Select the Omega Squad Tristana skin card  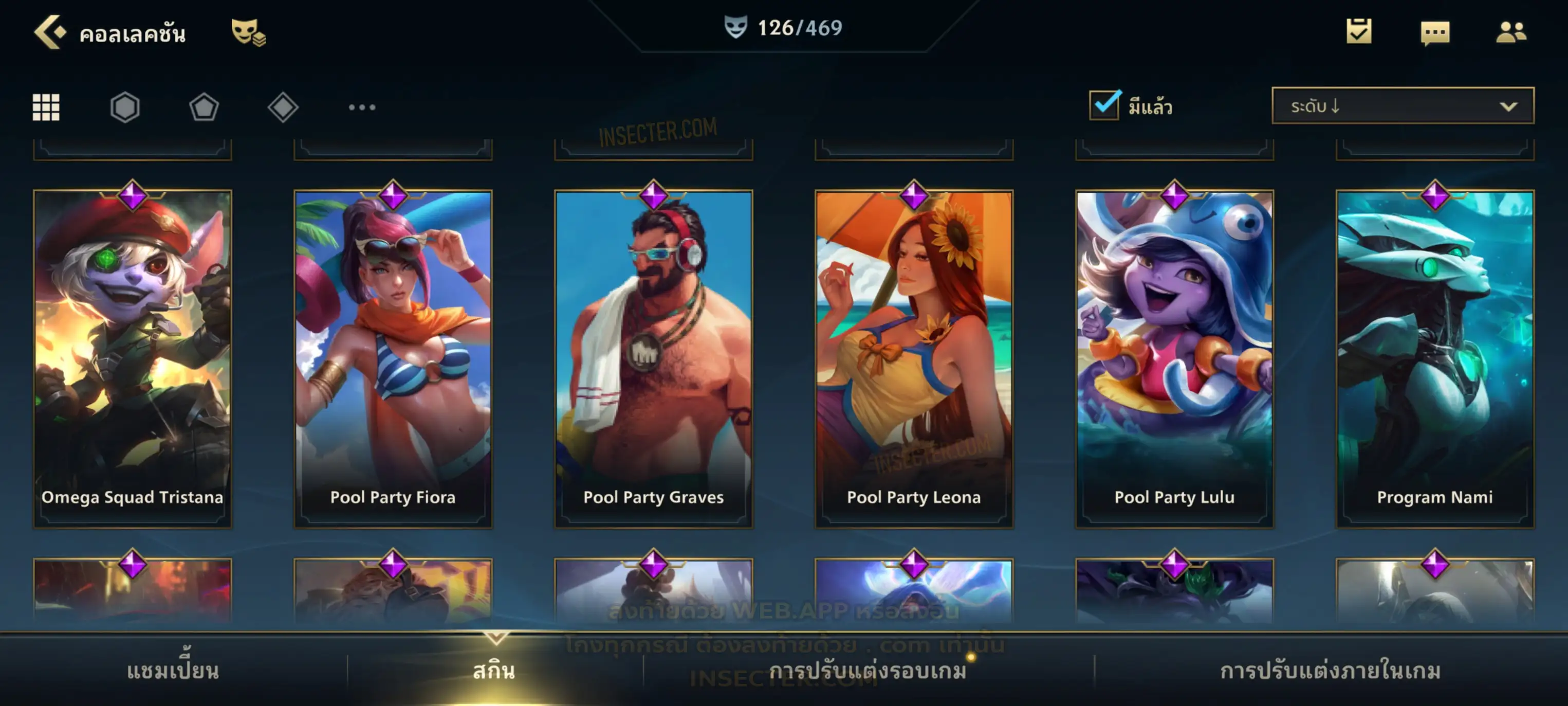click(x=133, y=358)
